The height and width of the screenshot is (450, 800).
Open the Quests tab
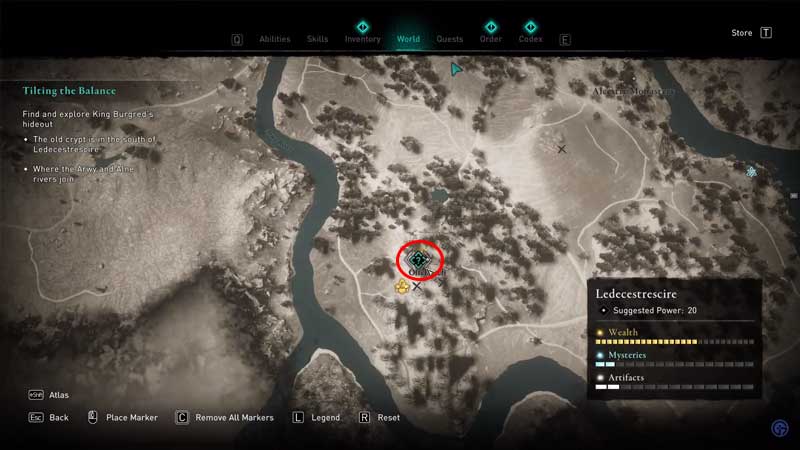coord(450,40)
